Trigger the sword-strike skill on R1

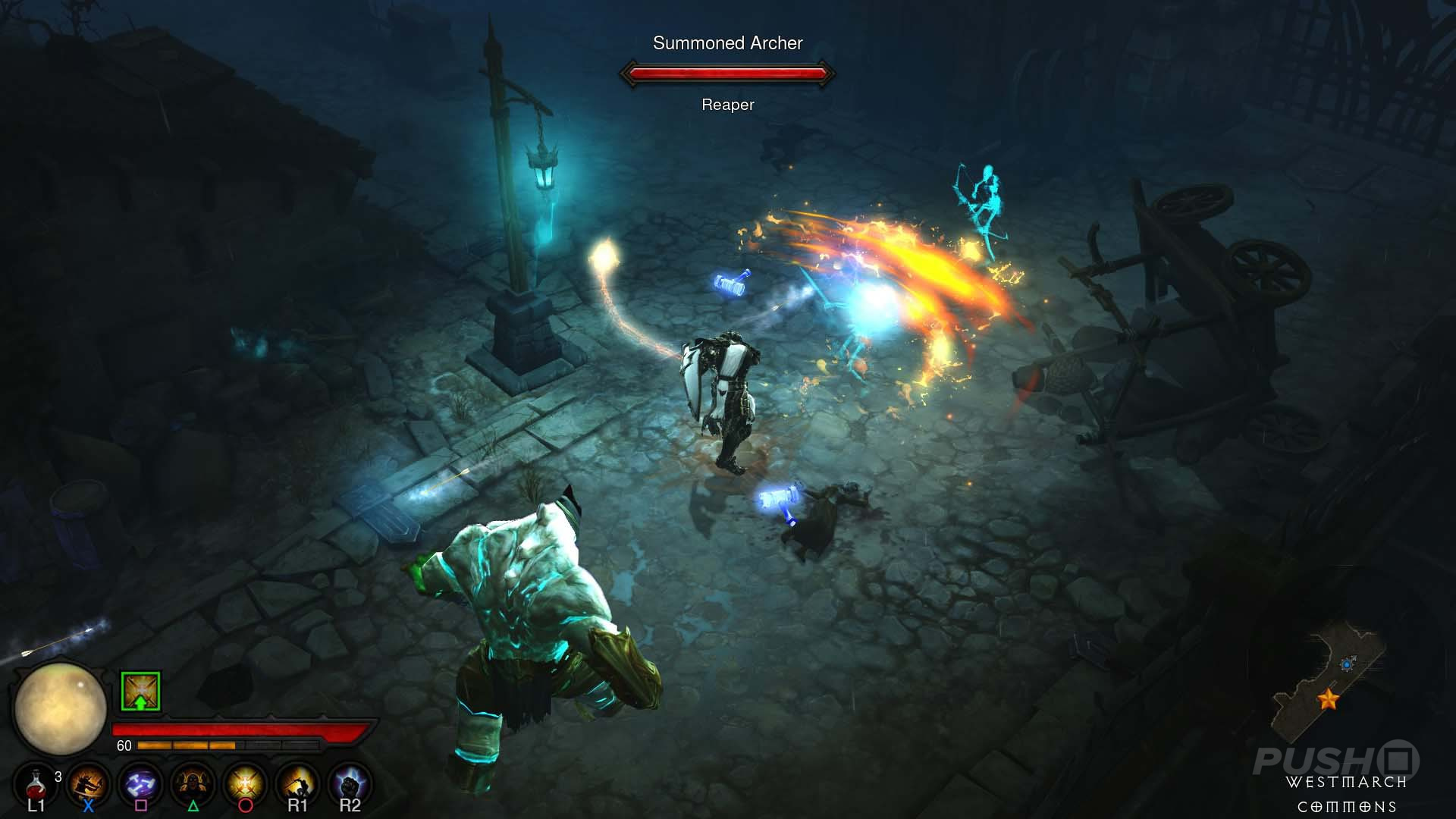pyautogui.click(x=297, y=783)
